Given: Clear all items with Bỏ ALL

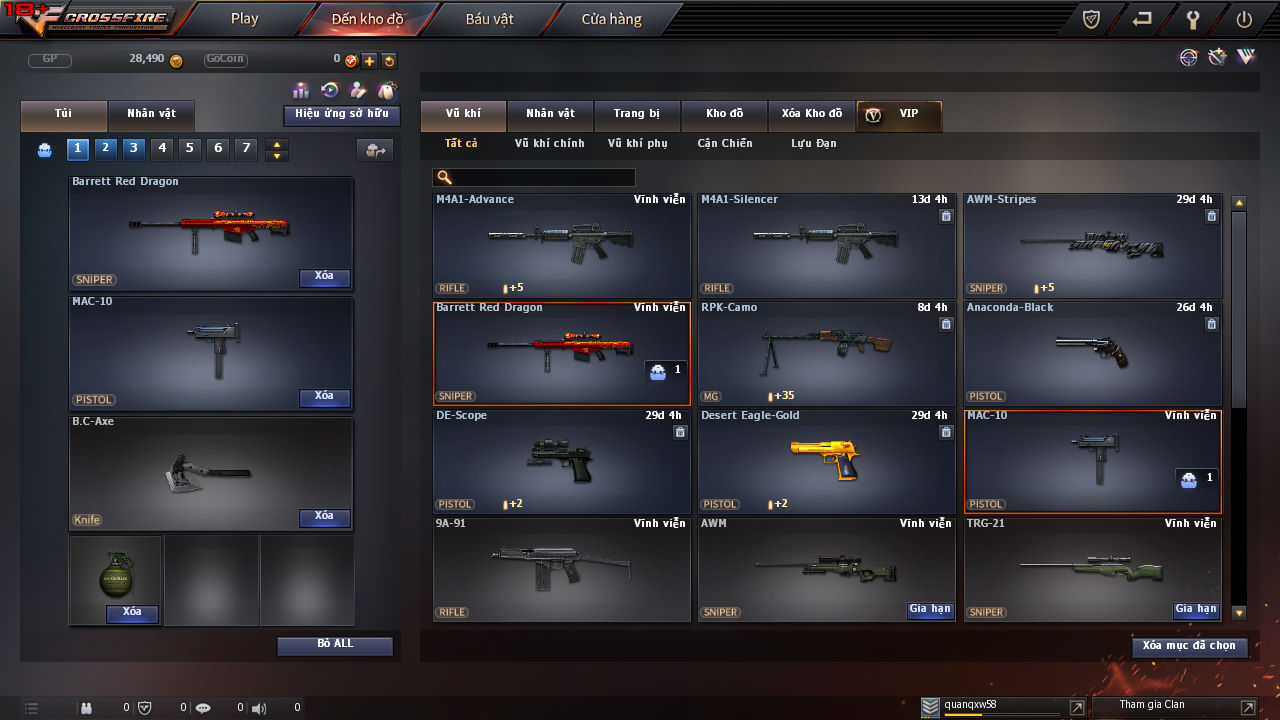Looking at the screenshot, I should click(x=334, y=645).
